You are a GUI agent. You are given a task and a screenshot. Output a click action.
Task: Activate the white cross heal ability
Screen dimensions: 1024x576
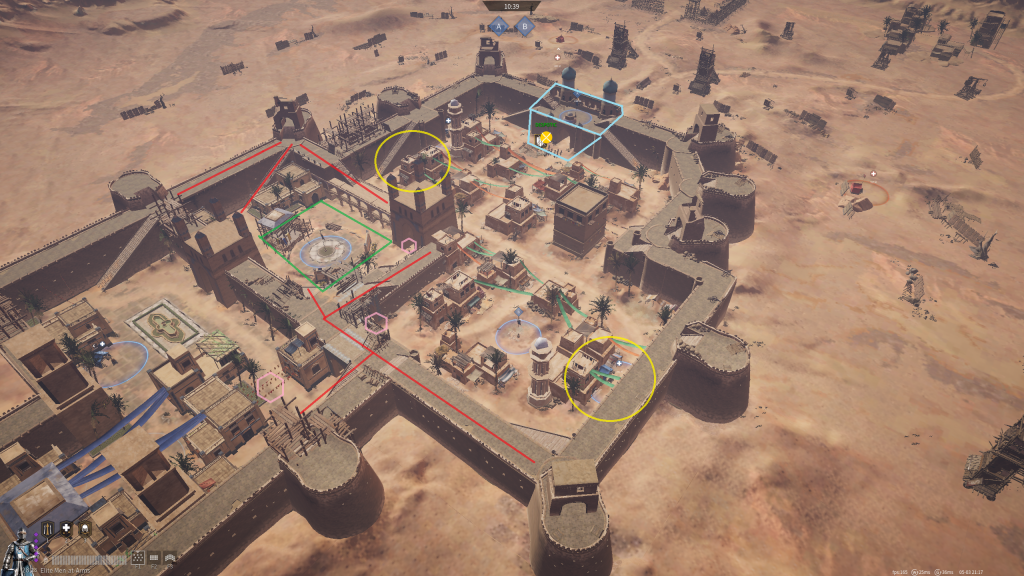click(x=66, y=528)
